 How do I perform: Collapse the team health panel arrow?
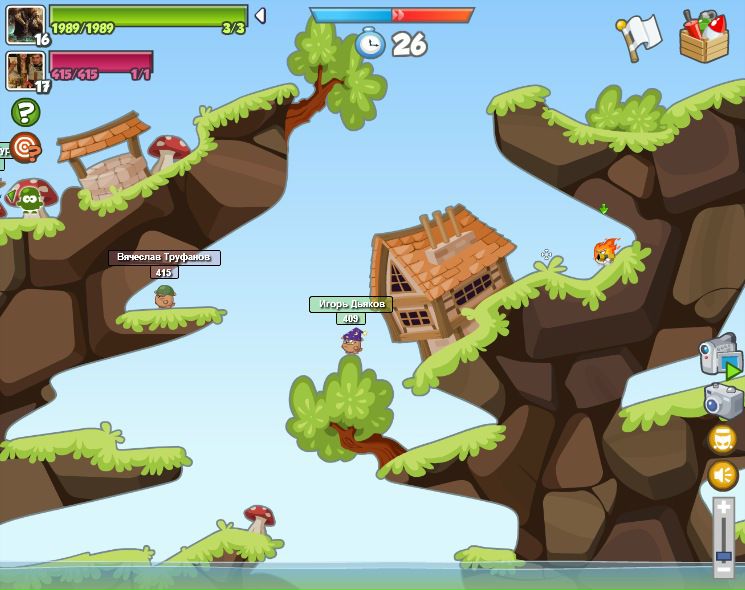pyautogui.click(x=260, y=16)
